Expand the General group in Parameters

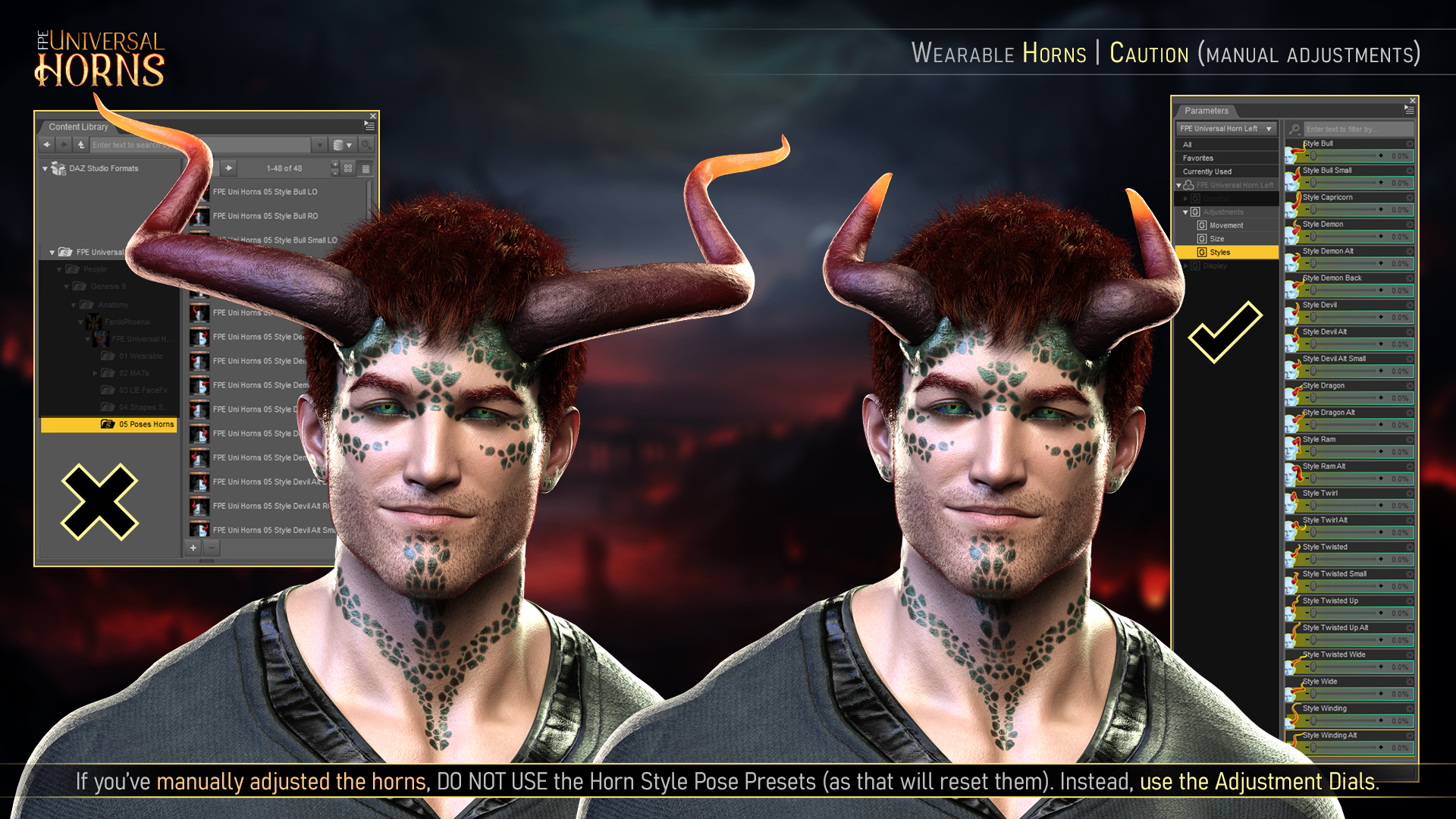tap(1185, 198)
